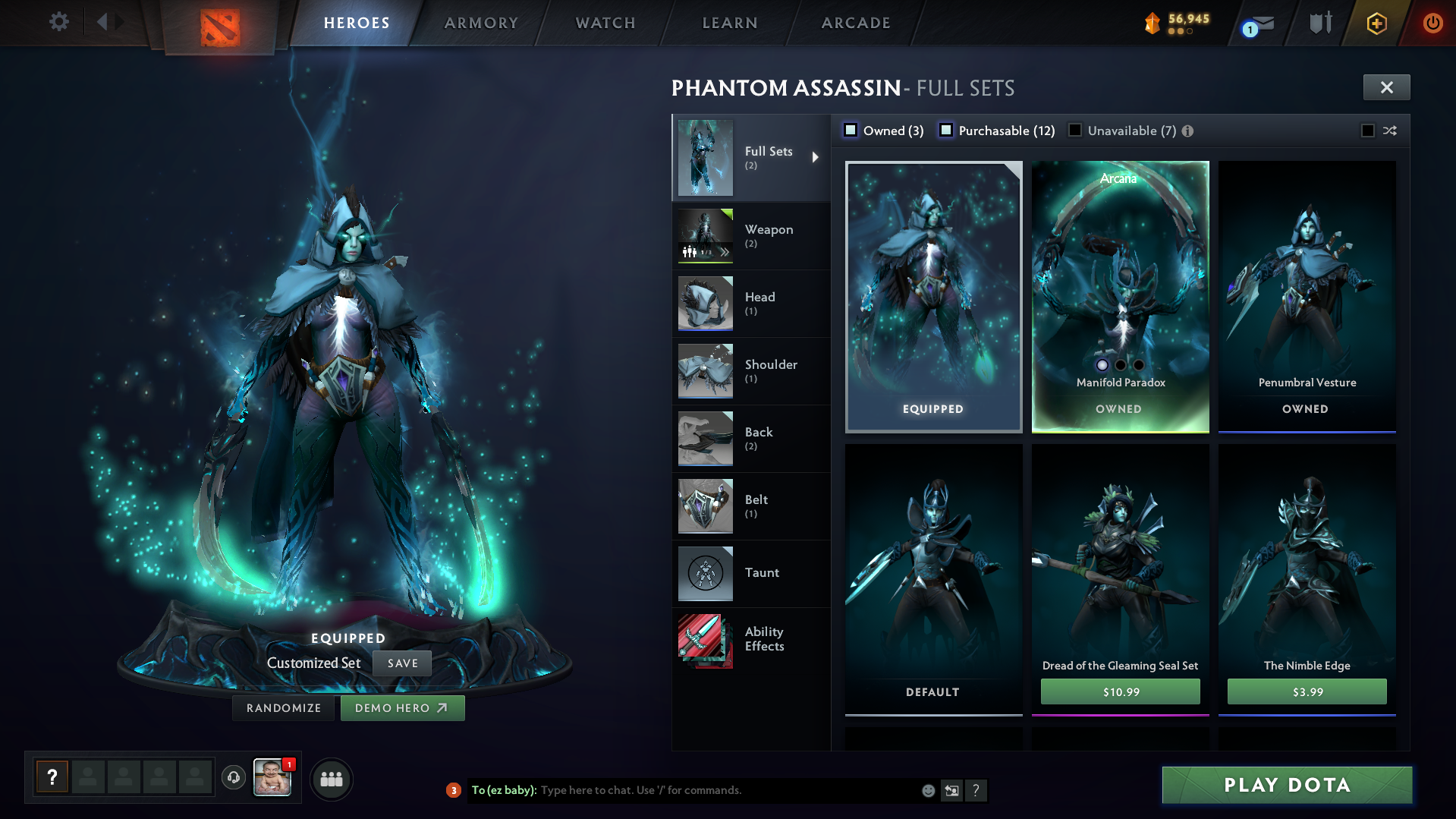The width and height of the screenshot is (1456, 819).
Task: Select the Penumbral Vesture set
Action: [1307, 296]
